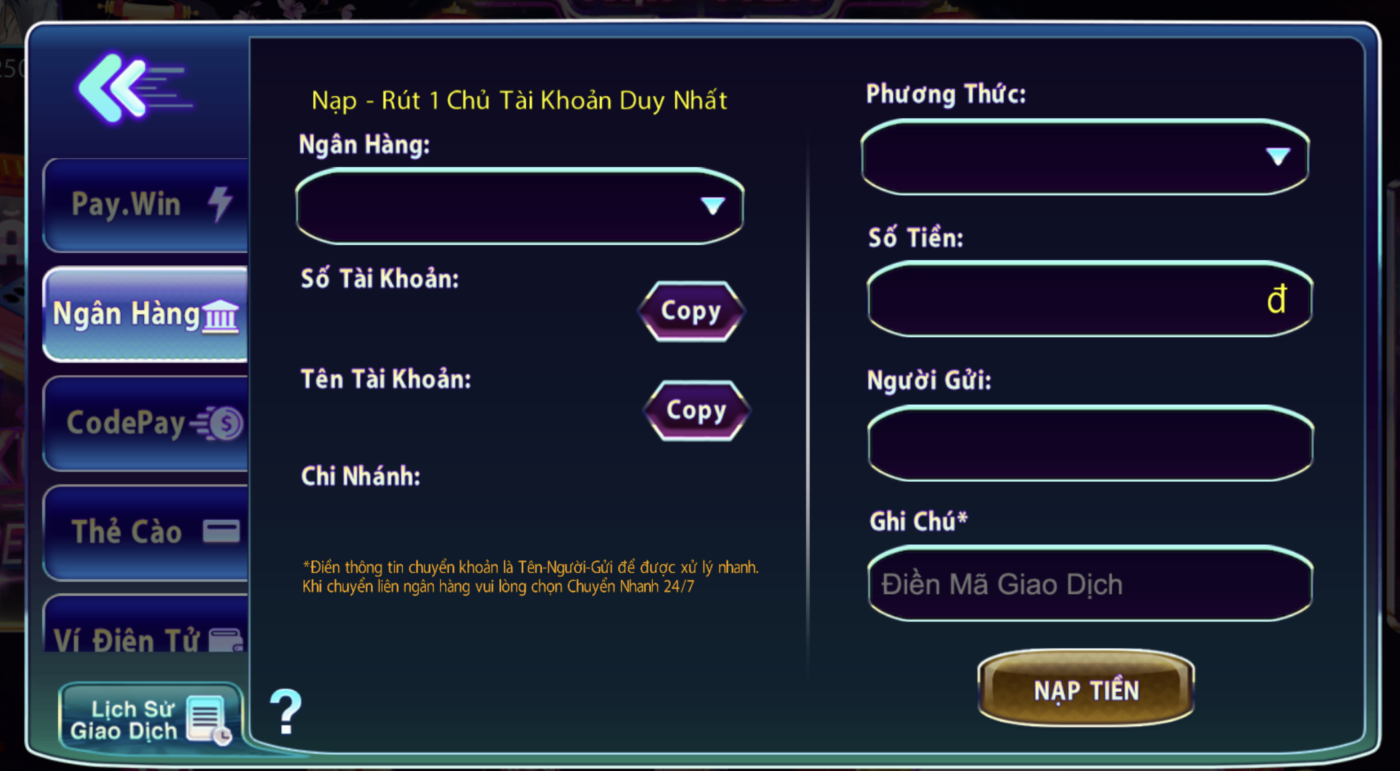
Task: Switch to the Ngân Hàng tab
Action: (143, 313)
